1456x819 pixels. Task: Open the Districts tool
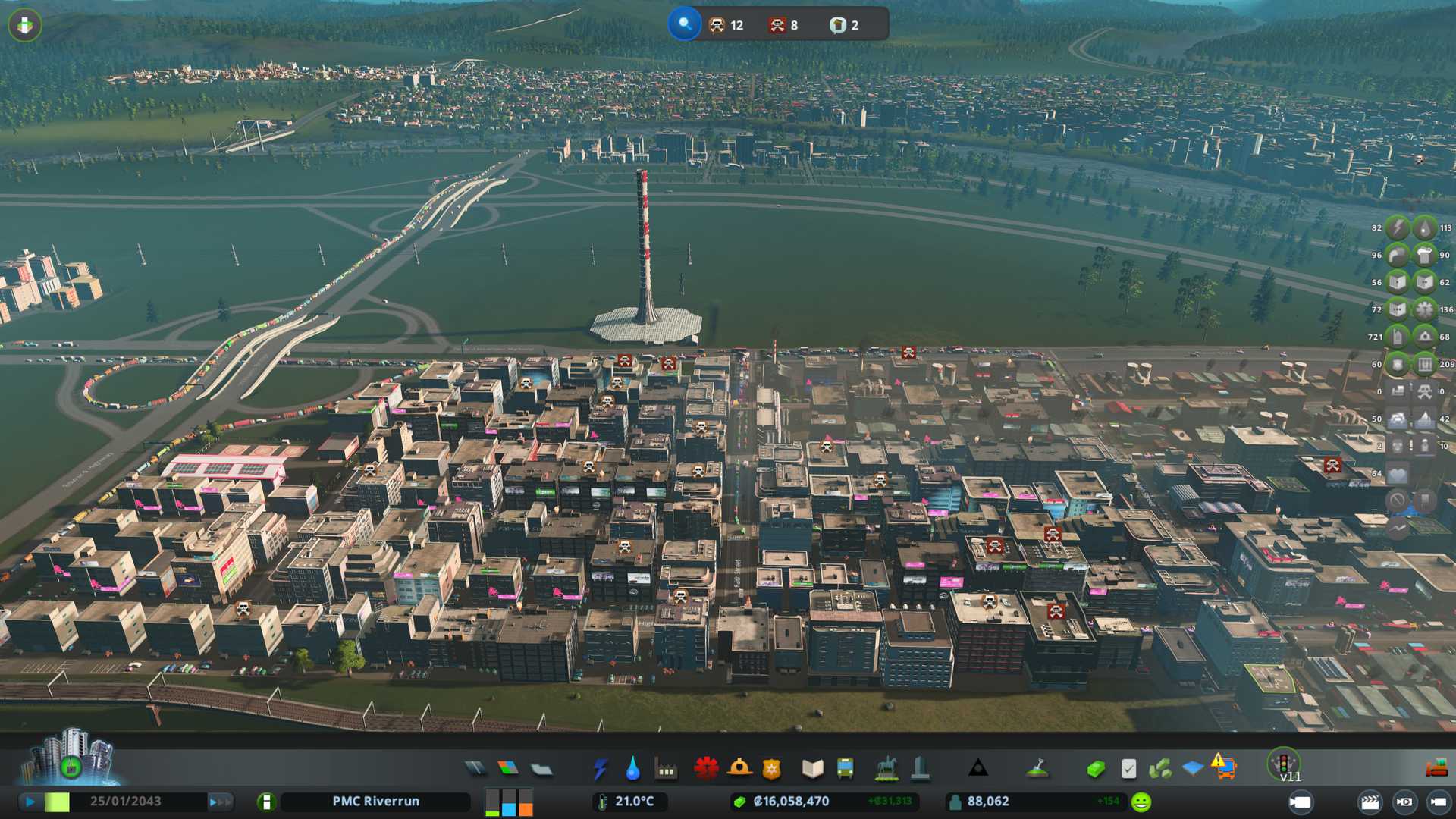[x=541, y=769]
